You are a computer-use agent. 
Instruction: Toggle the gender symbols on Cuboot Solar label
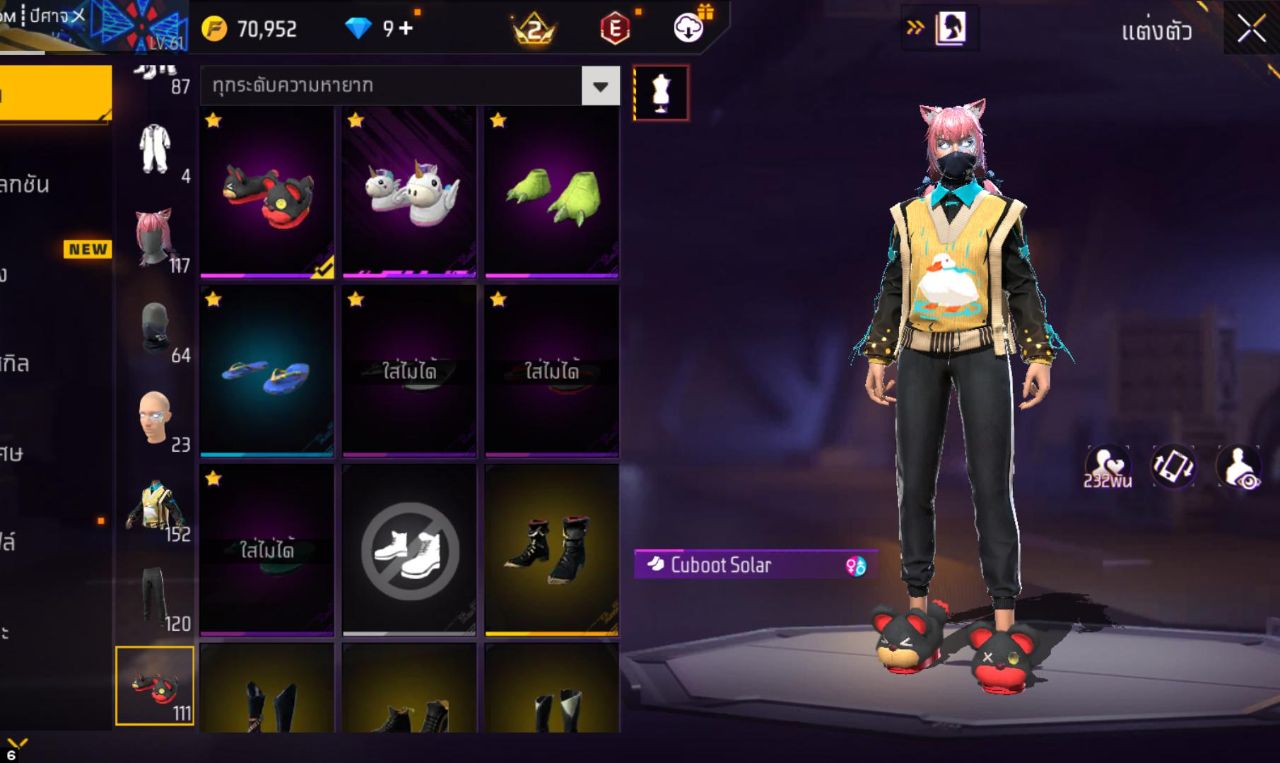click(x=856, y=565)
